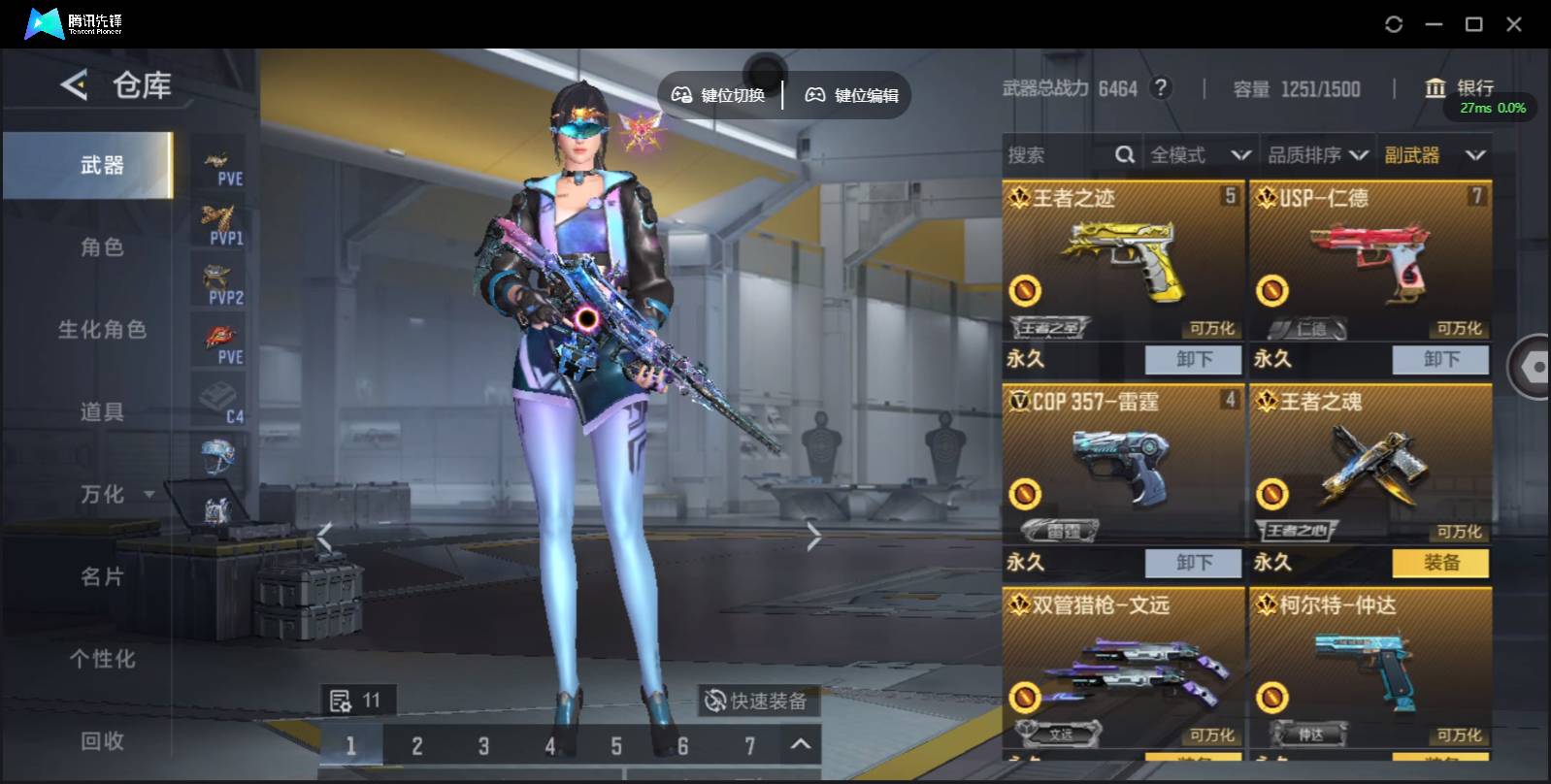The image size is (1551, 784).
Task: Maximize the Tencent Pioneer window
Action: pos(1473,24)
